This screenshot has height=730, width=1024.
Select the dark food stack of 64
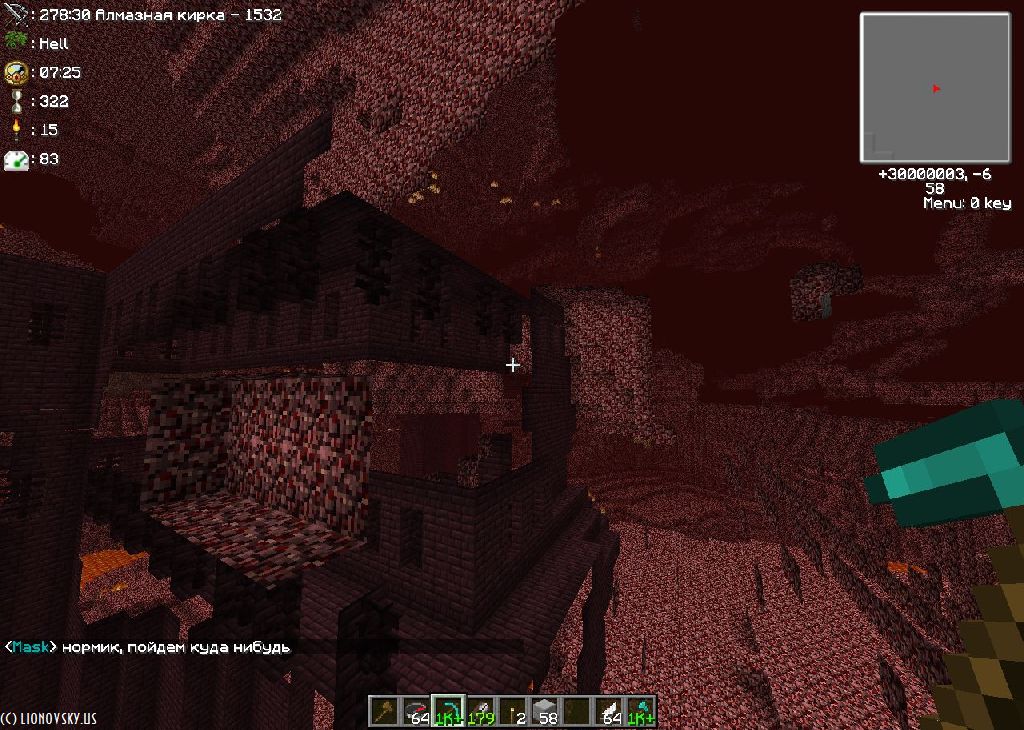point(416,710)
